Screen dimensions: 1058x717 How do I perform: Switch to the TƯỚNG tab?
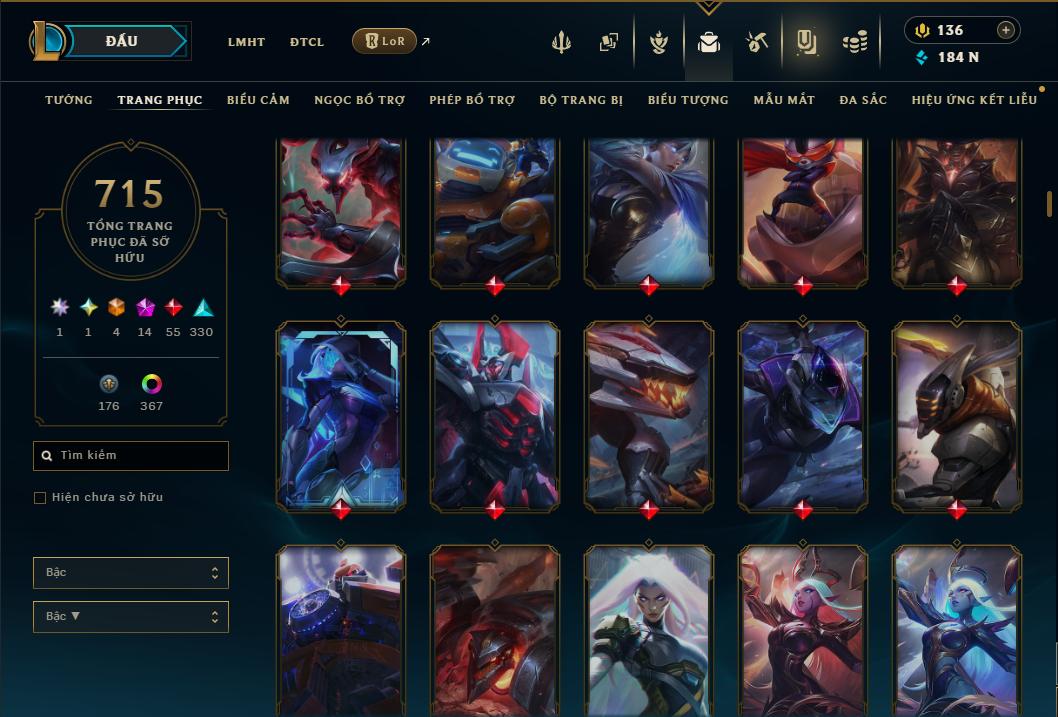(69, 100)
